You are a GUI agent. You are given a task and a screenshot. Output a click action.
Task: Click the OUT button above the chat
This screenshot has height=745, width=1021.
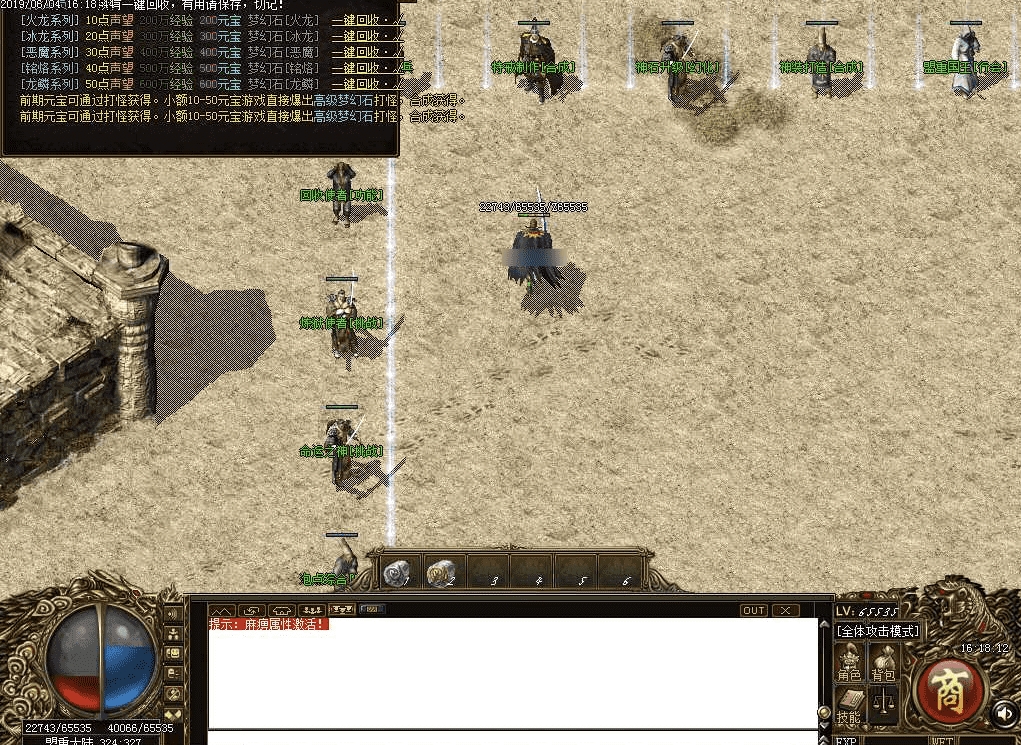point(754,610)
